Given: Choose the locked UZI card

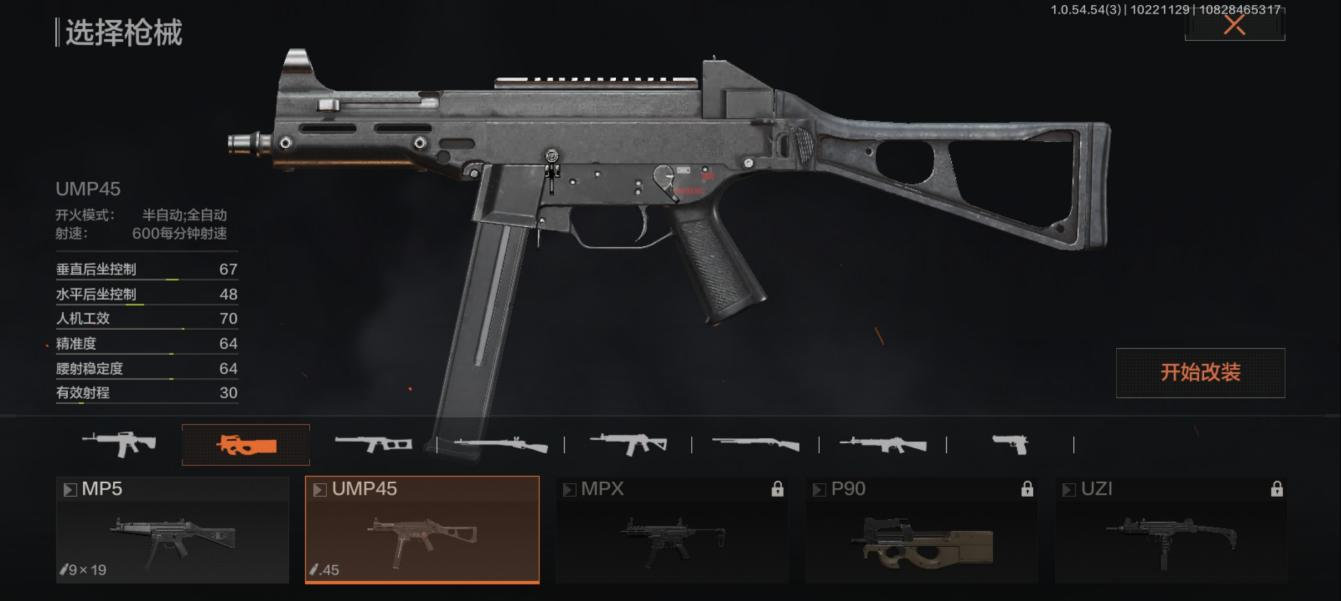Looking at the screenshot, I should pos(1171,530).
